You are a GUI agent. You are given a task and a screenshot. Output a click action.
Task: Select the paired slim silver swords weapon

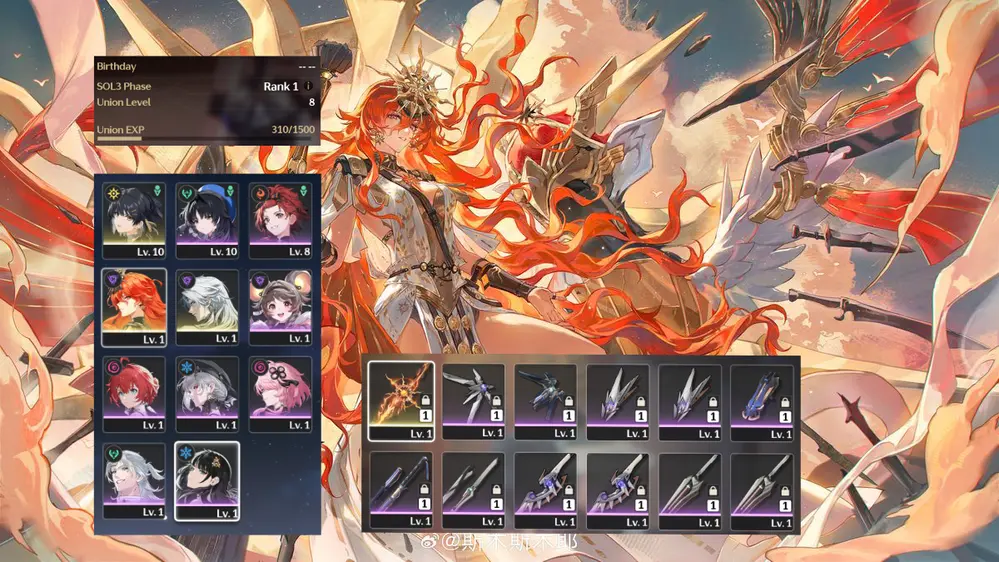click(474, 489)
